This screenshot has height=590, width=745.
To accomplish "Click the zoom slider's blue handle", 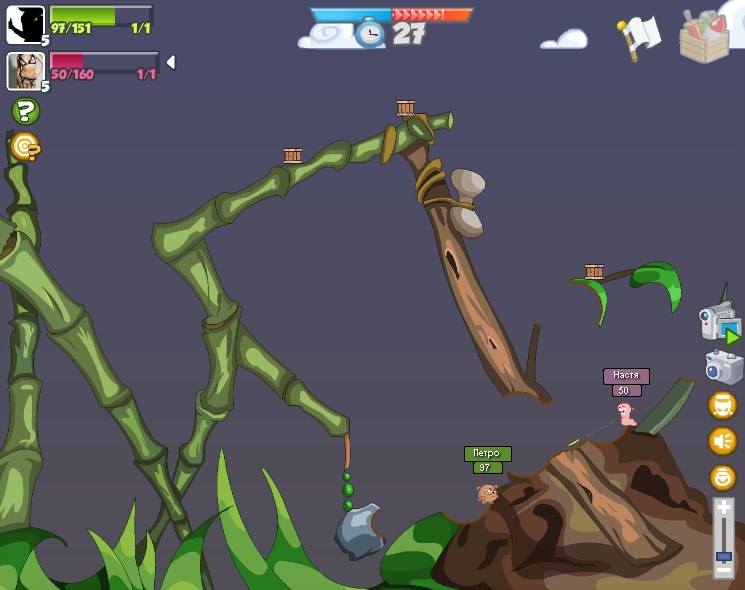I will point(723,555).
